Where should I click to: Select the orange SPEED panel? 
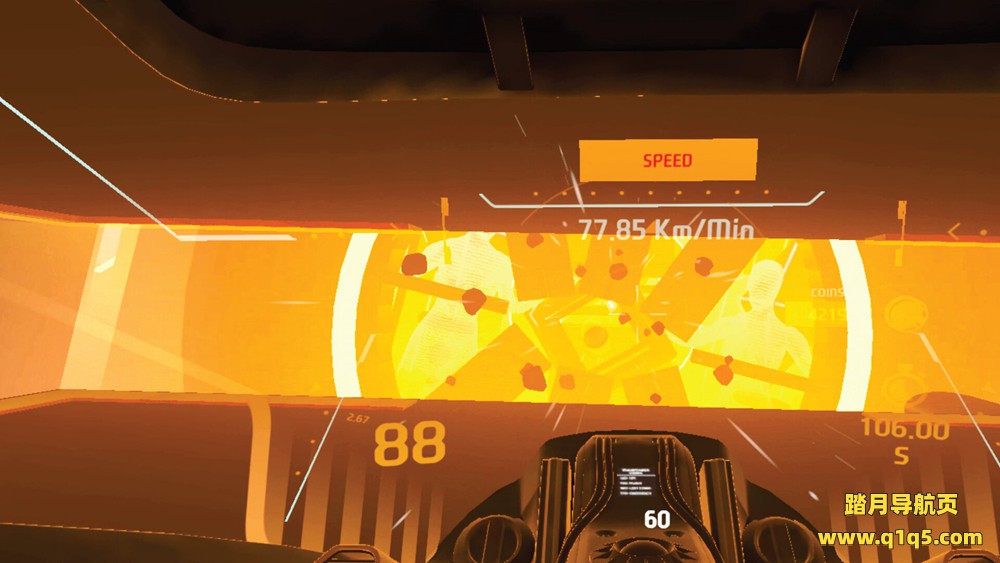(x=668, y=160)
